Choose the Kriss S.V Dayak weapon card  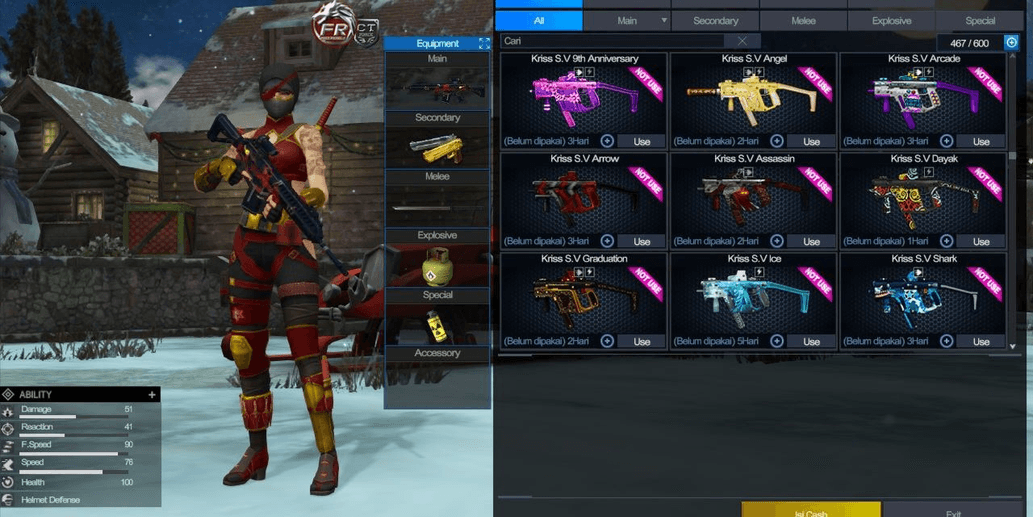923,197
